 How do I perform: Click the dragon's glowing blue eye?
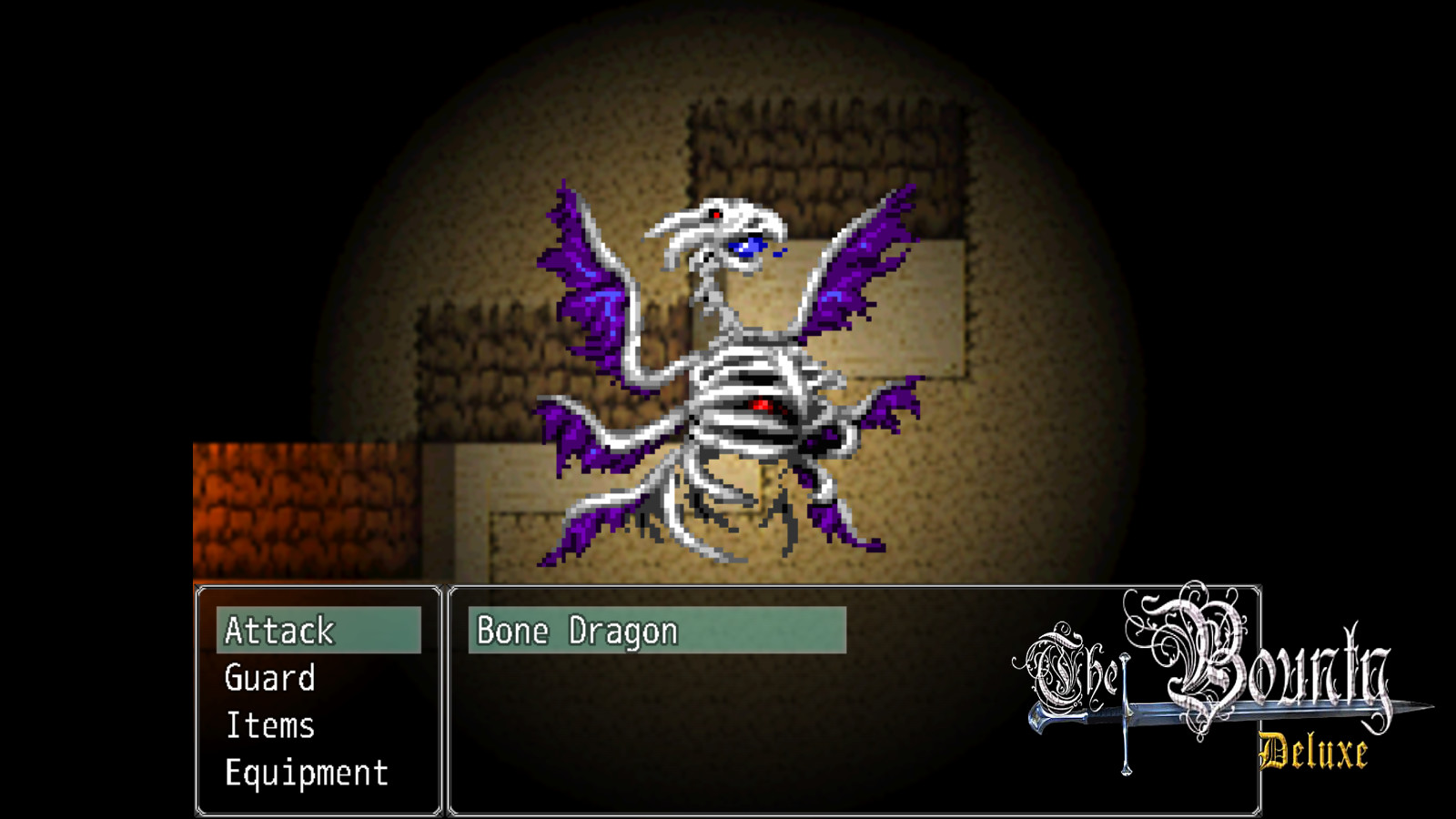coord(748,244)
